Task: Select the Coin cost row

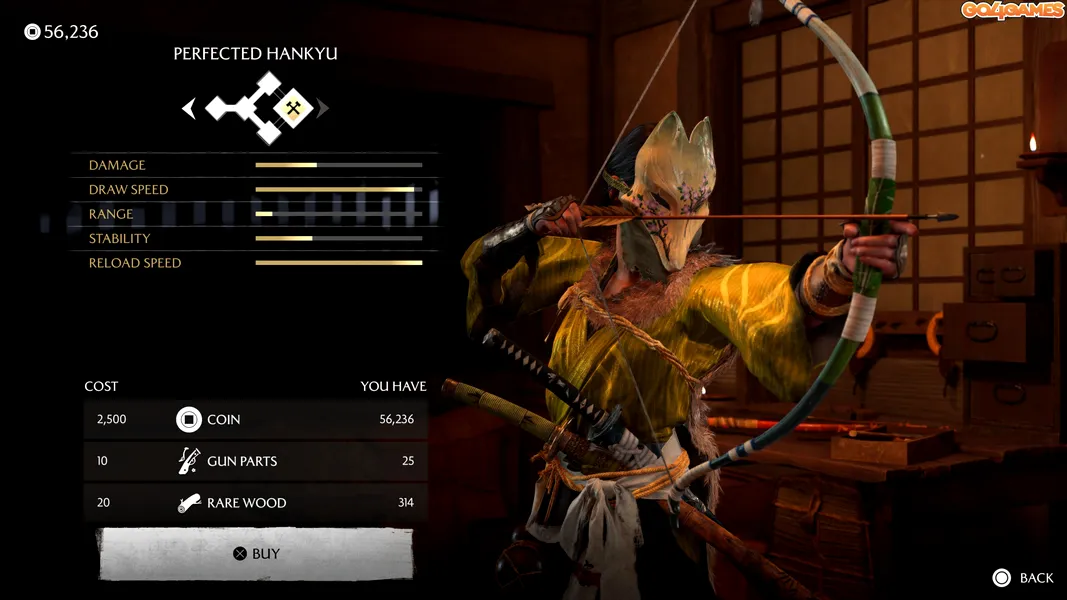Action: point(256,420)
